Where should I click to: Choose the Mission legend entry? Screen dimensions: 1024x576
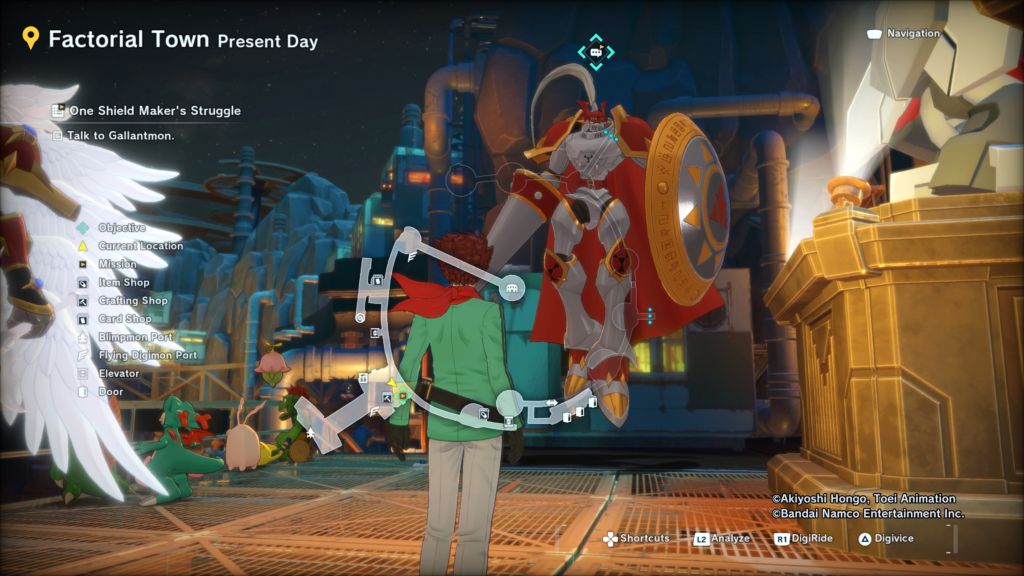pyautogui.click(x=117, y=264)
